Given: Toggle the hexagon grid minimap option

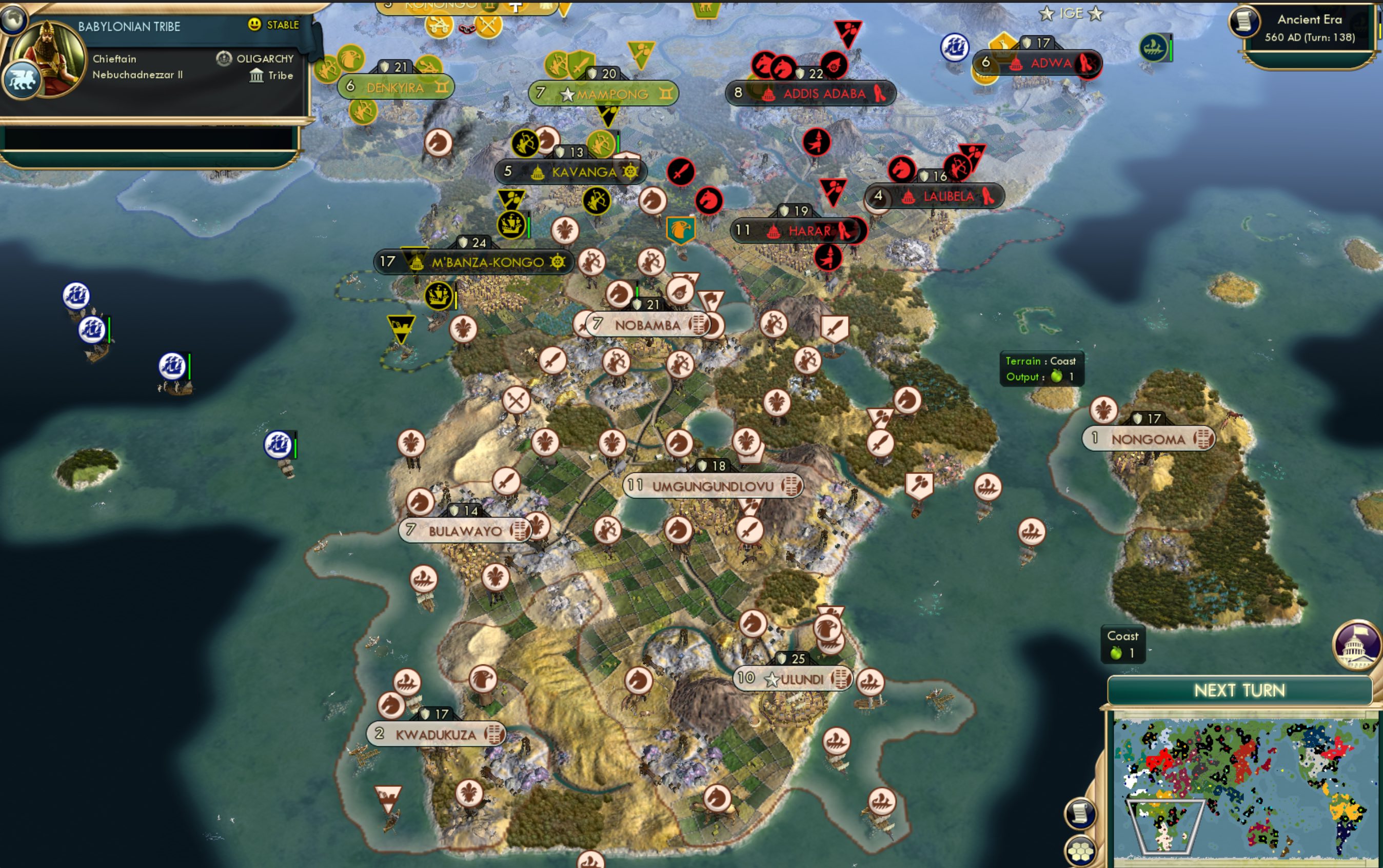Looking at the screenshot, I should 1080,851.
